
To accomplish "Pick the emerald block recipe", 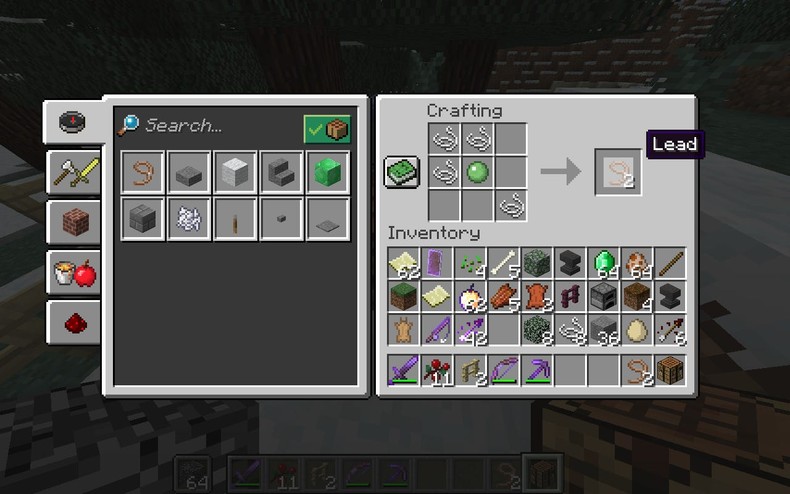I will point(327,172).
